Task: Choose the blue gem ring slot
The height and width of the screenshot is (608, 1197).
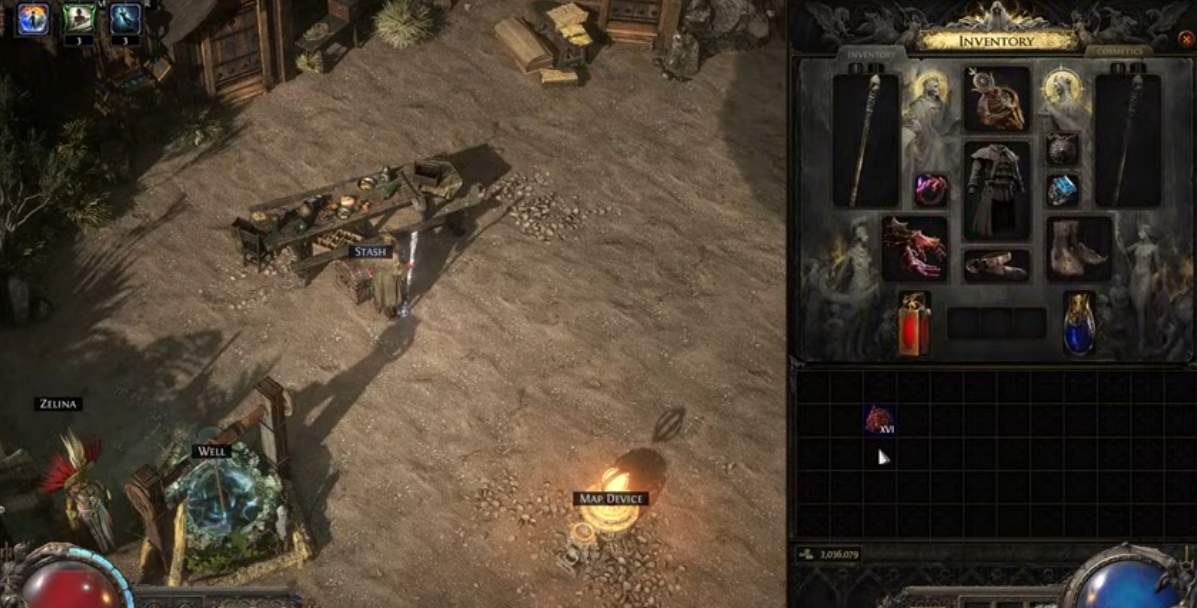Action: (x=1062, y=189)
